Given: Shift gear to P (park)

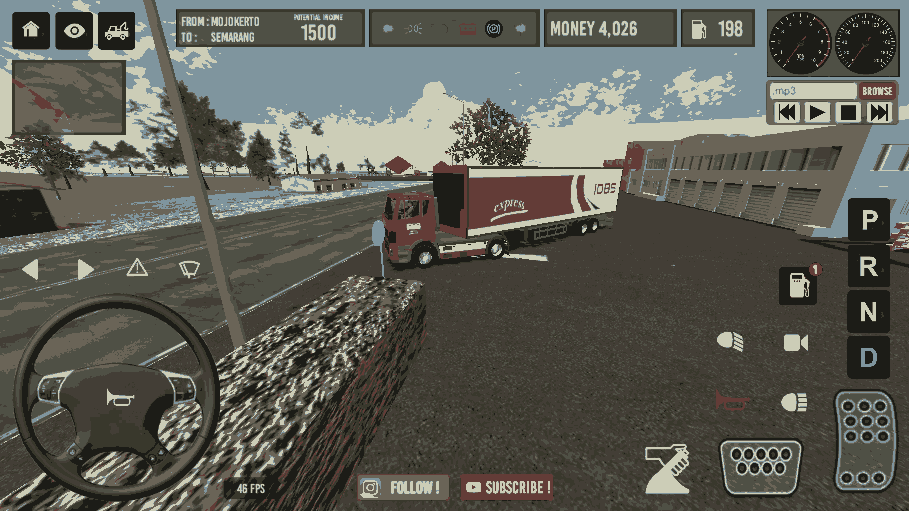Looking at the screenshot, I should 868,219.
